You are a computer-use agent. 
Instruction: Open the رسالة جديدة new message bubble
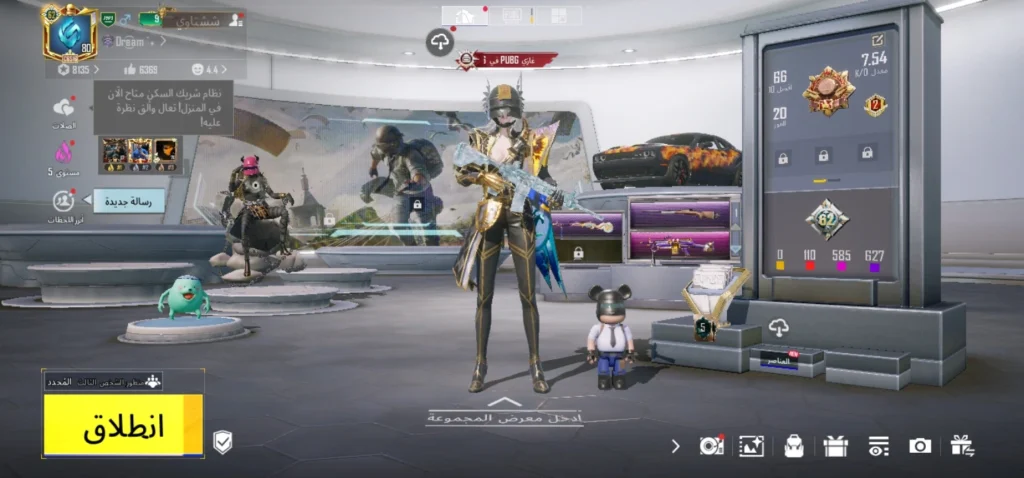pyautogui.click(x=129, y=202)
